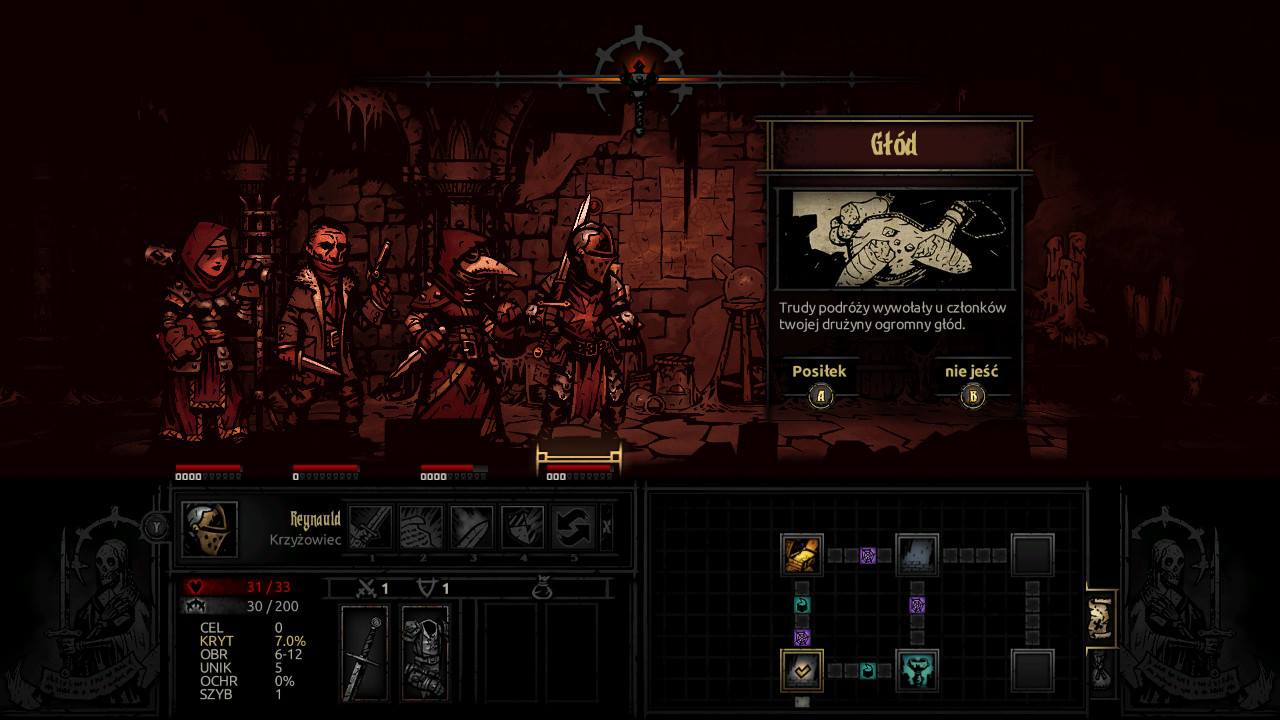1280x720 pixels.
Task: Select the shield skill icon
Action: 522,526
